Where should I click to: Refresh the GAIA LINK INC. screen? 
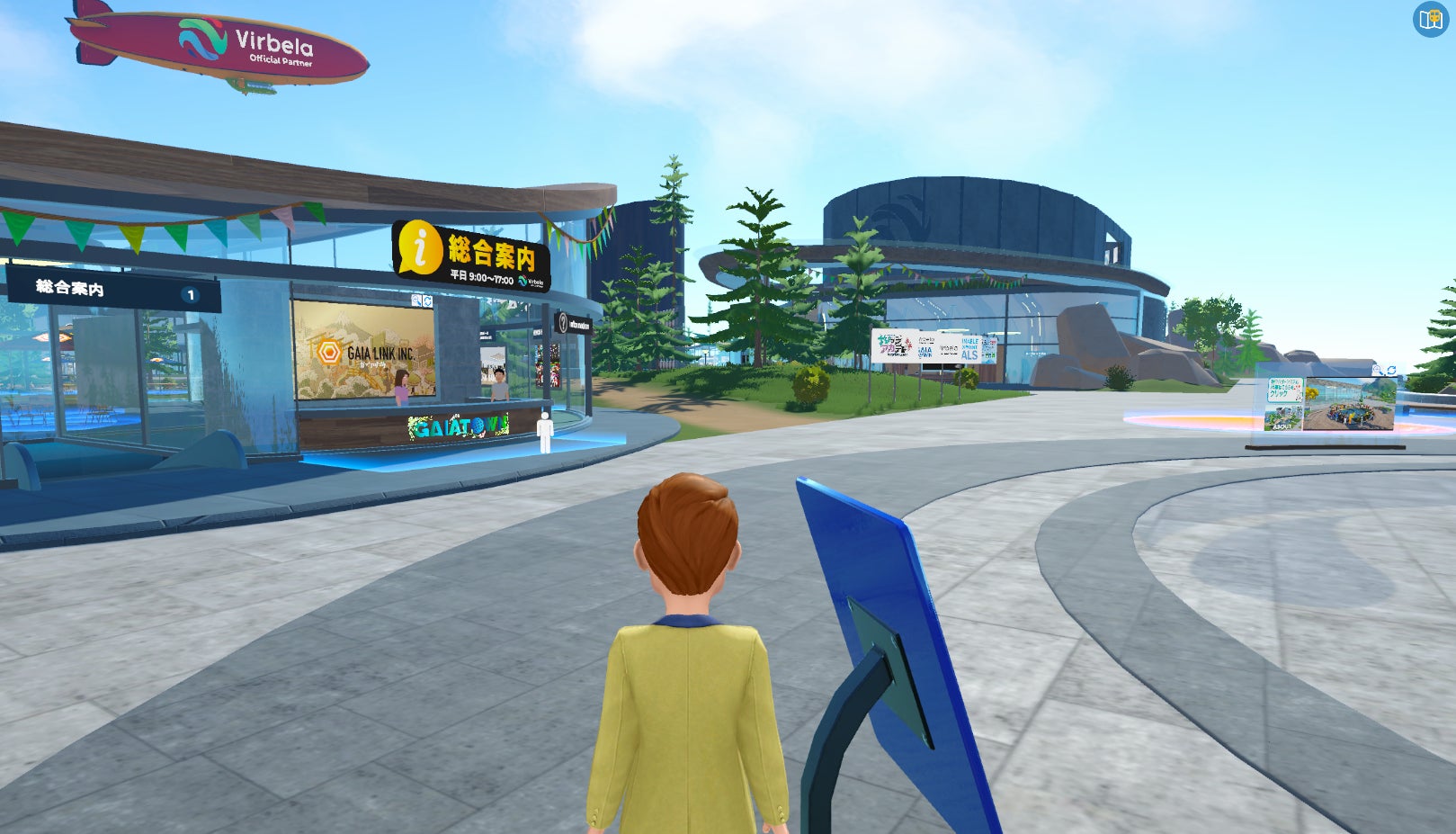(427, 300)
